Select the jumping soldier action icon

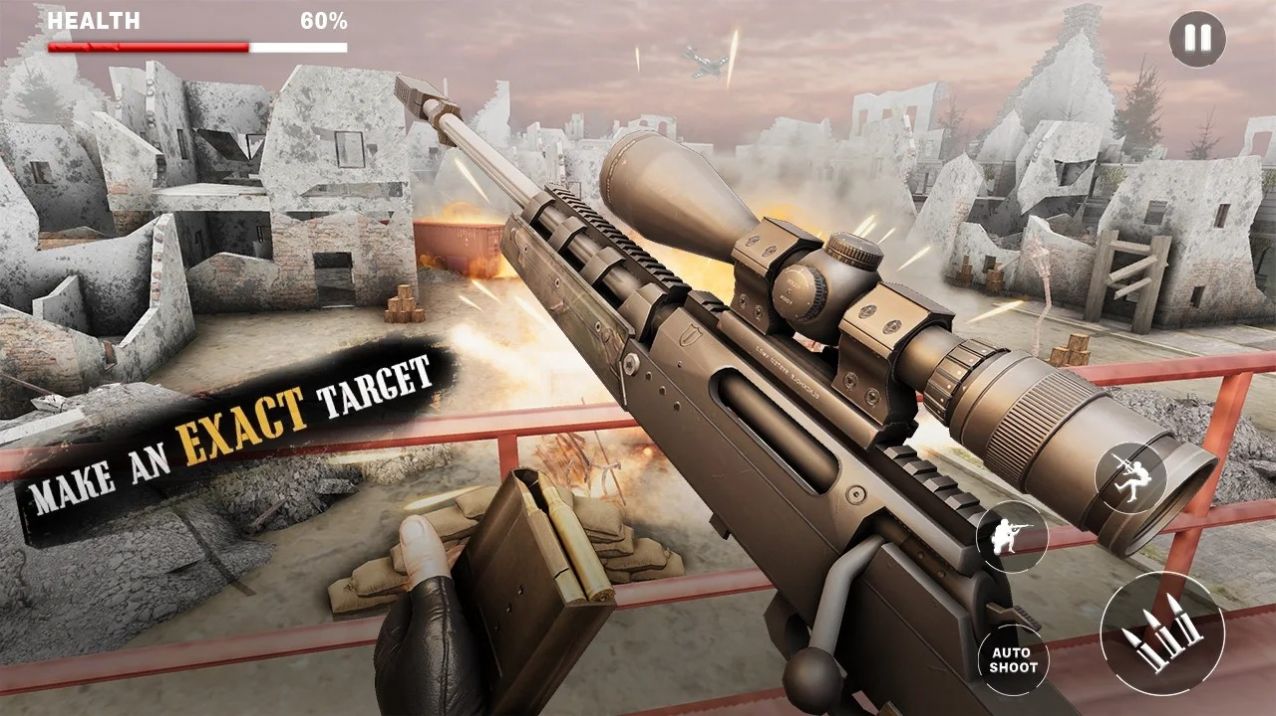point(1131,477)
